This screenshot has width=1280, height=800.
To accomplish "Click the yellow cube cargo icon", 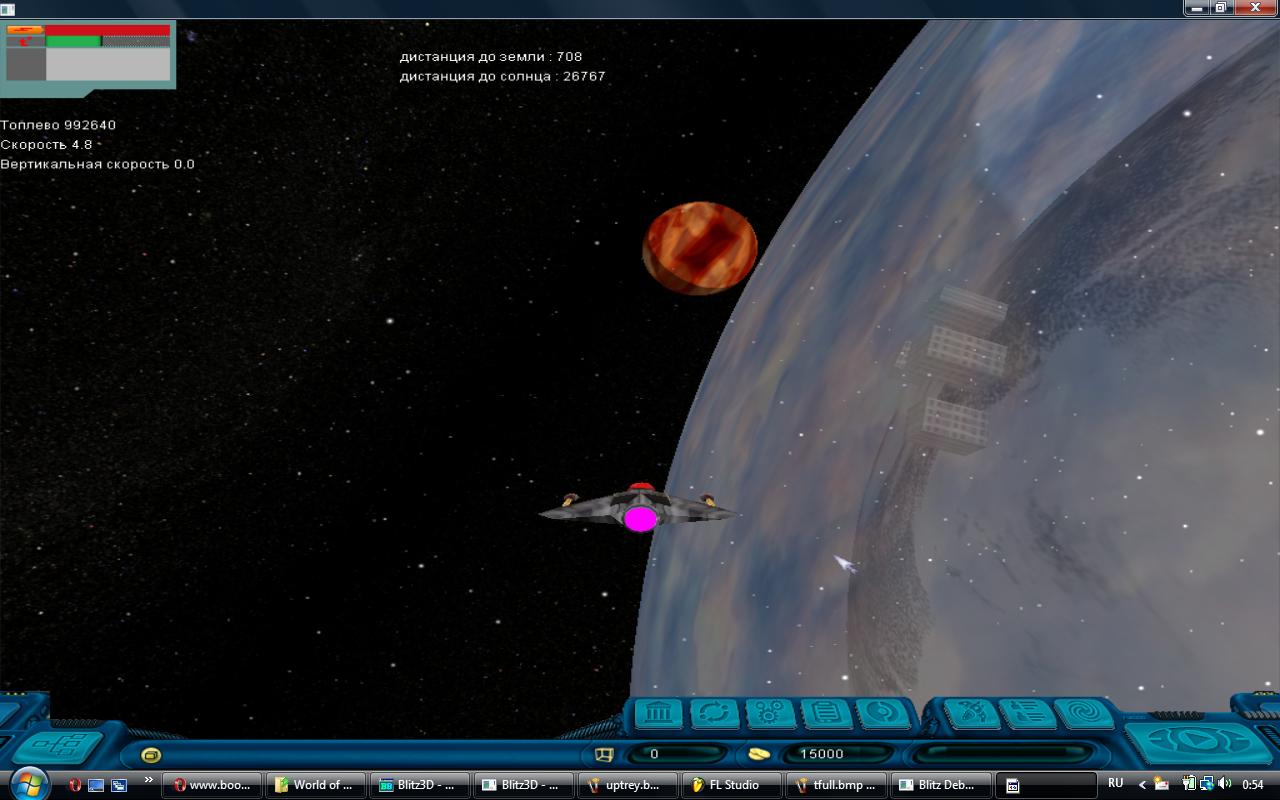I will click(603, 754).
